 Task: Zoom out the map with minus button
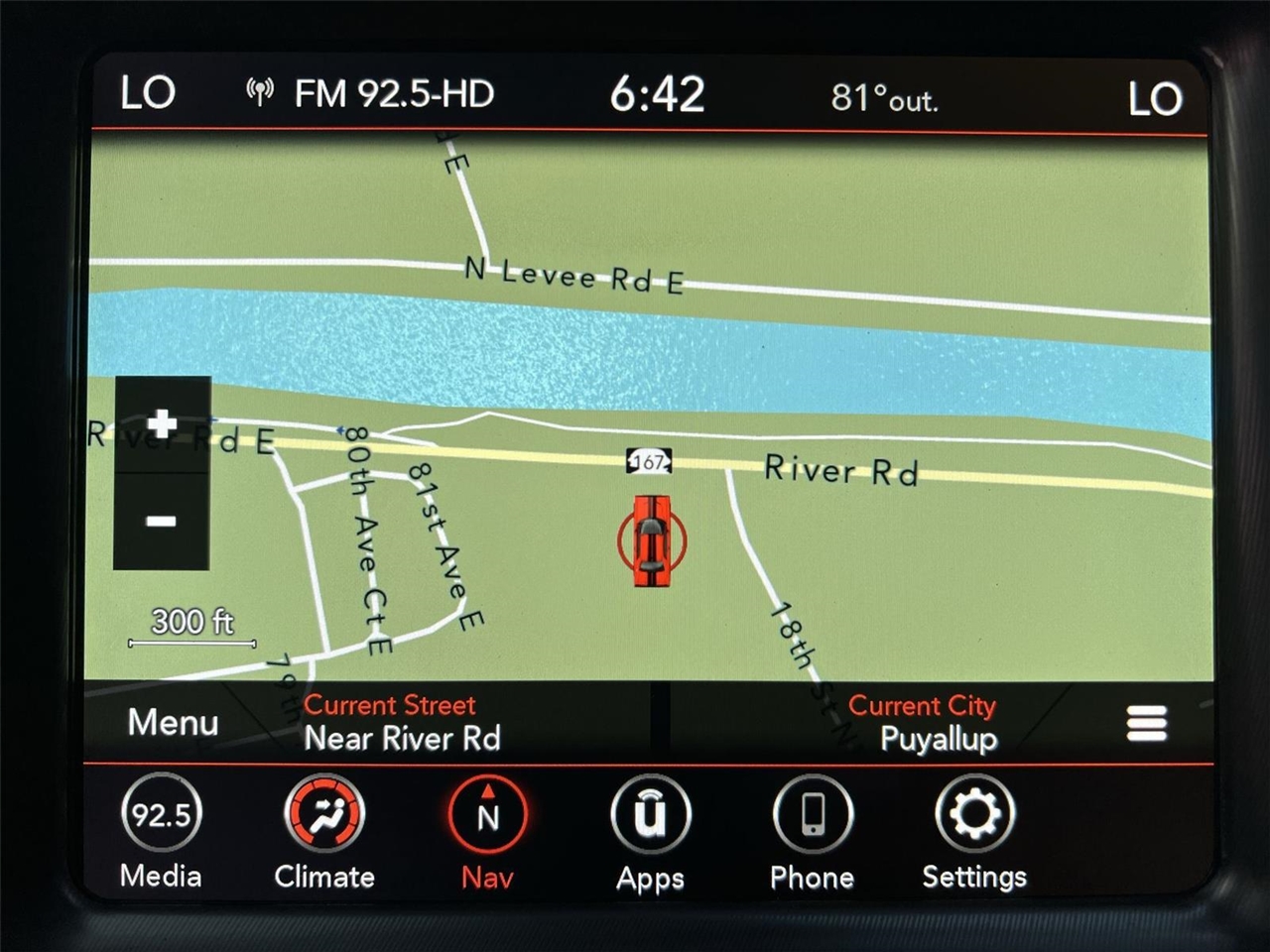click(x=161, y=522)
